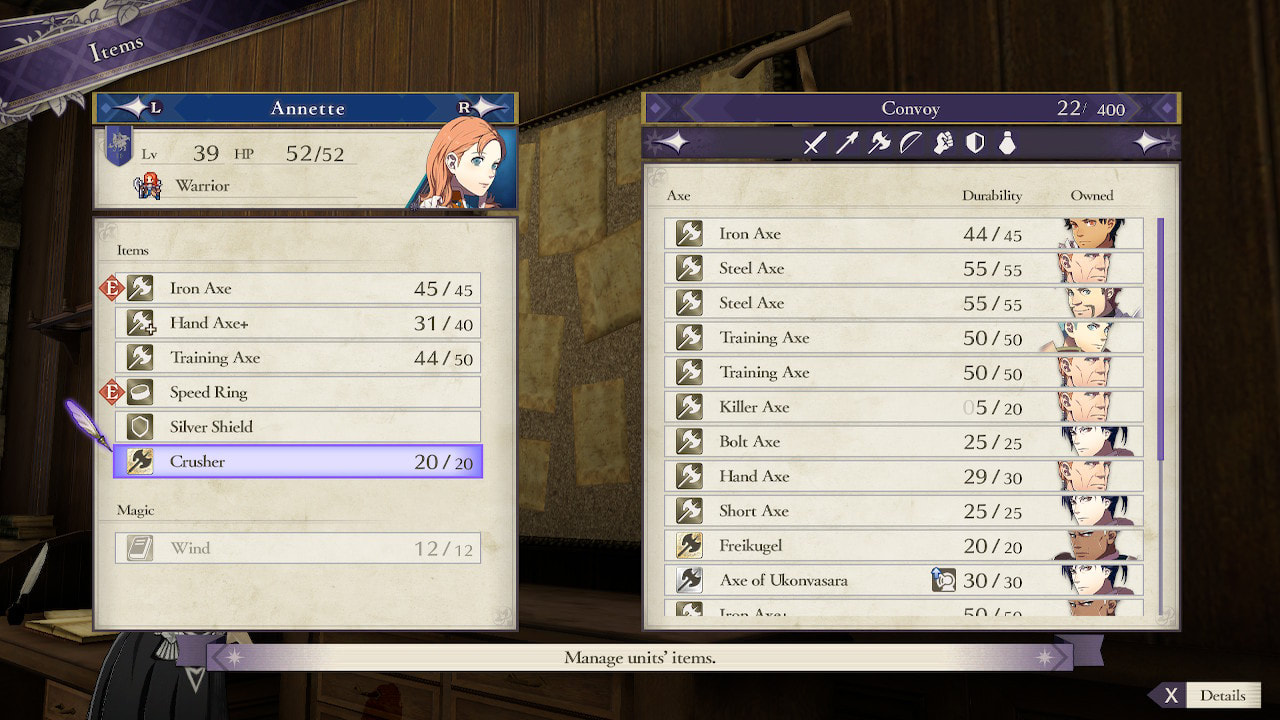
Task: Choose the Convoy Hand Axe with 29/30 durability
Action: pyautogui.click(x=903, y=477)
